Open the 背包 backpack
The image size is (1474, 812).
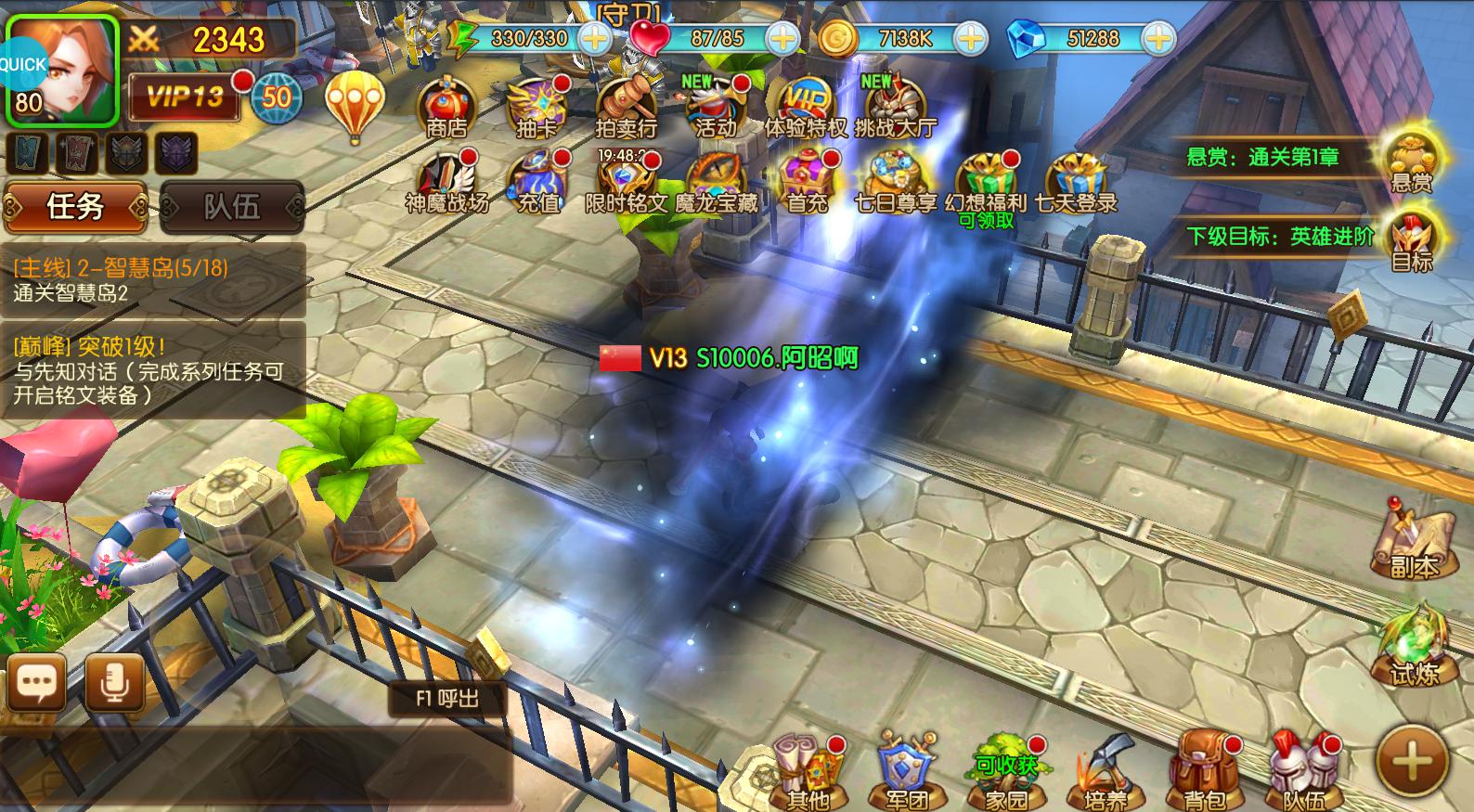[1205, 772]
